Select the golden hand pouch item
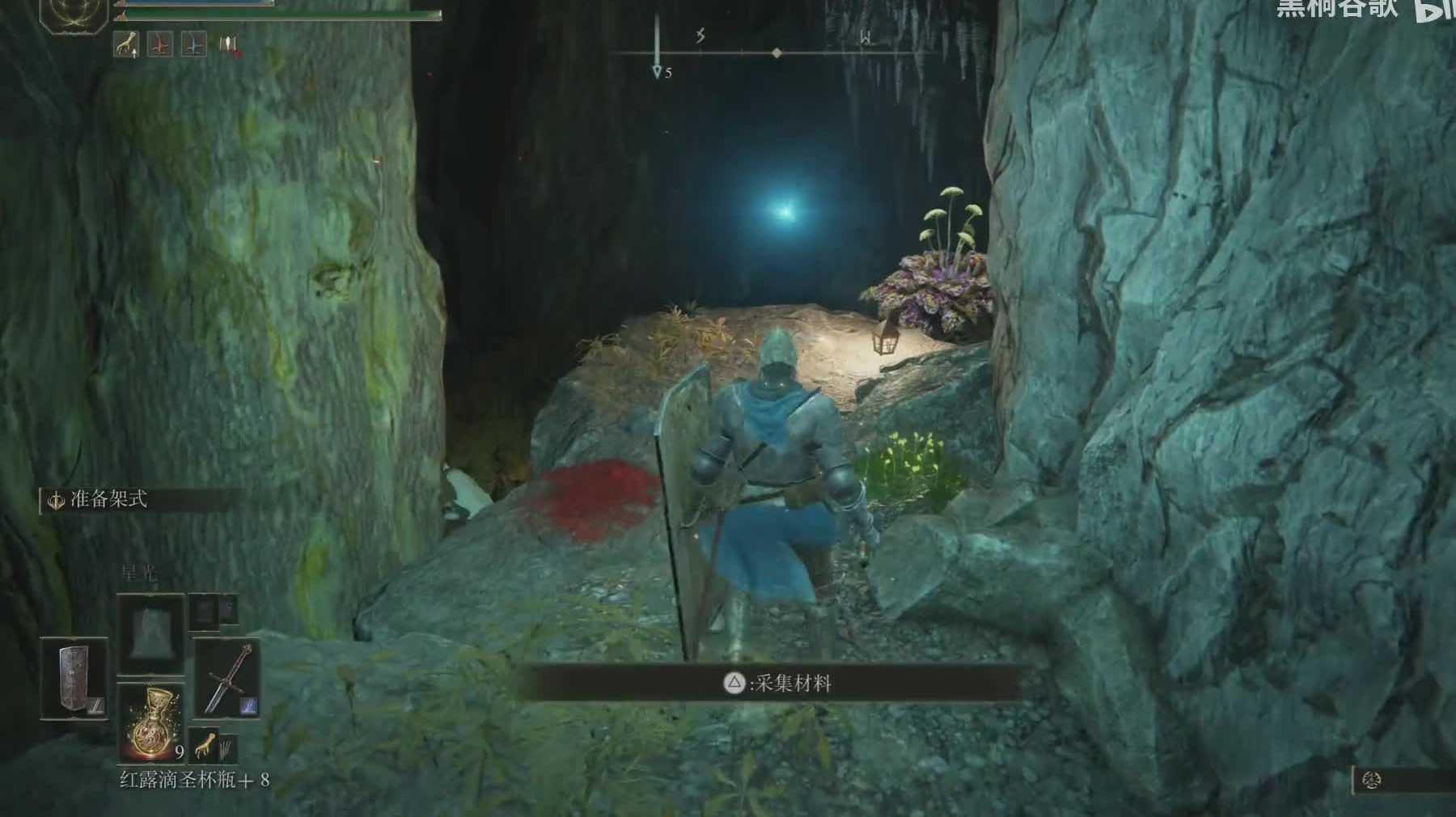Image resolution: width=1456 pixels, height=817 pixels. [205, 743]
